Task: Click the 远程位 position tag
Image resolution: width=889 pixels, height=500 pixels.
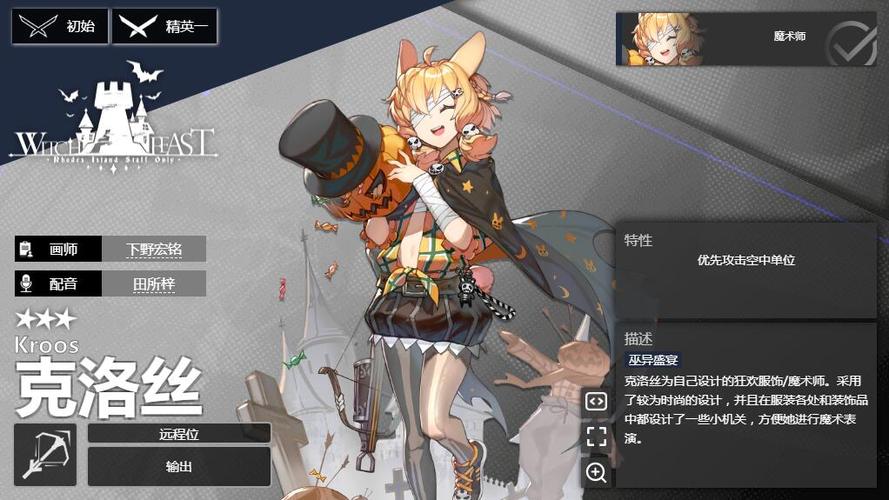Action: click(179, 433)
